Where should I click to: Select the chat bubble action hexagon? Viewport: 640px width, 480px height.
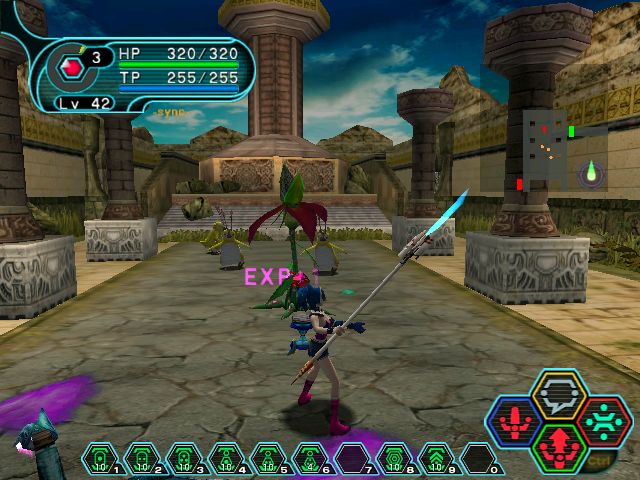(x=559, y=393)
